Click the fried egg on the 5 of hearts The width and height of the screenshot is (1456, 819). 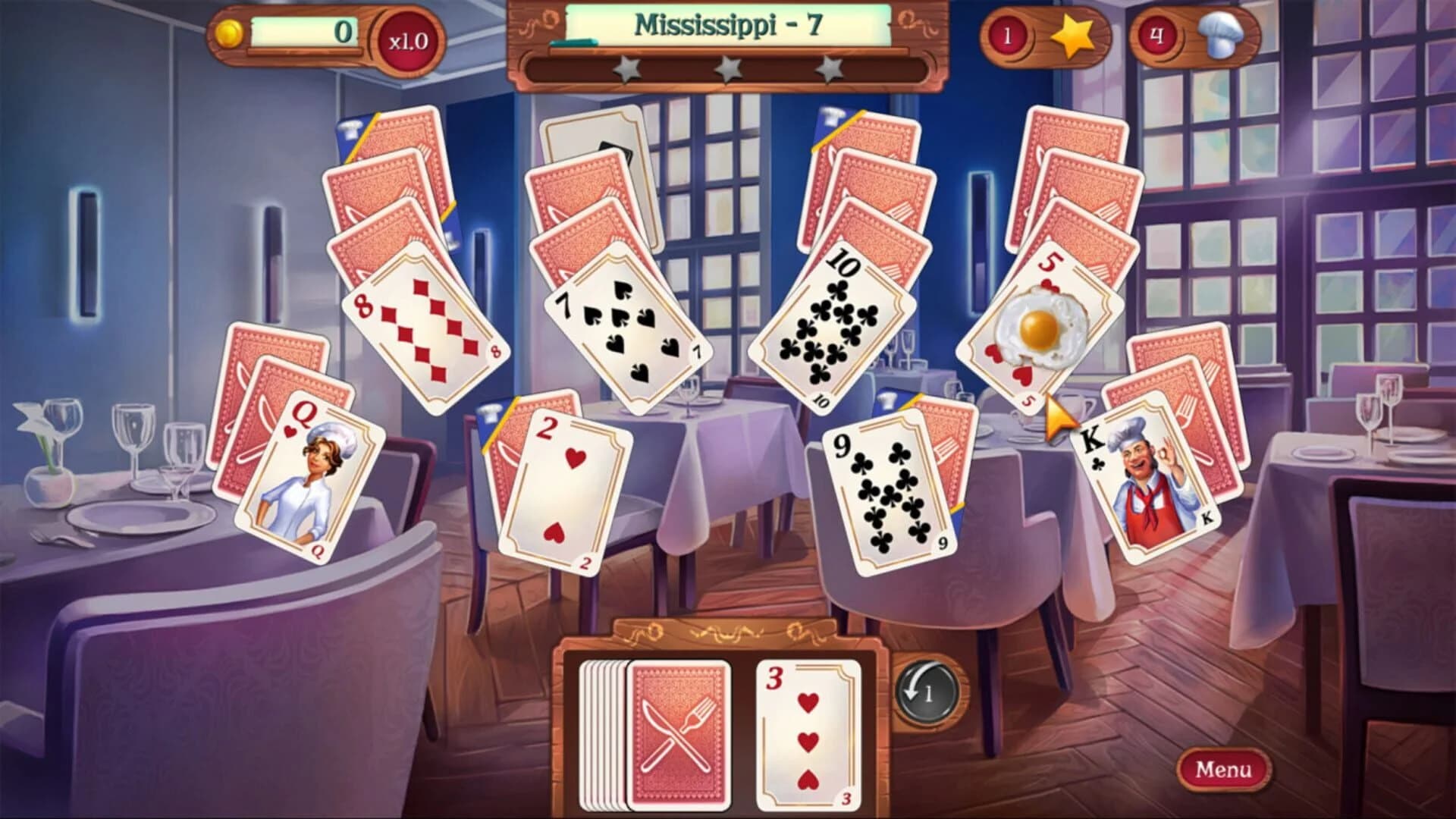tap(1038, 326)
